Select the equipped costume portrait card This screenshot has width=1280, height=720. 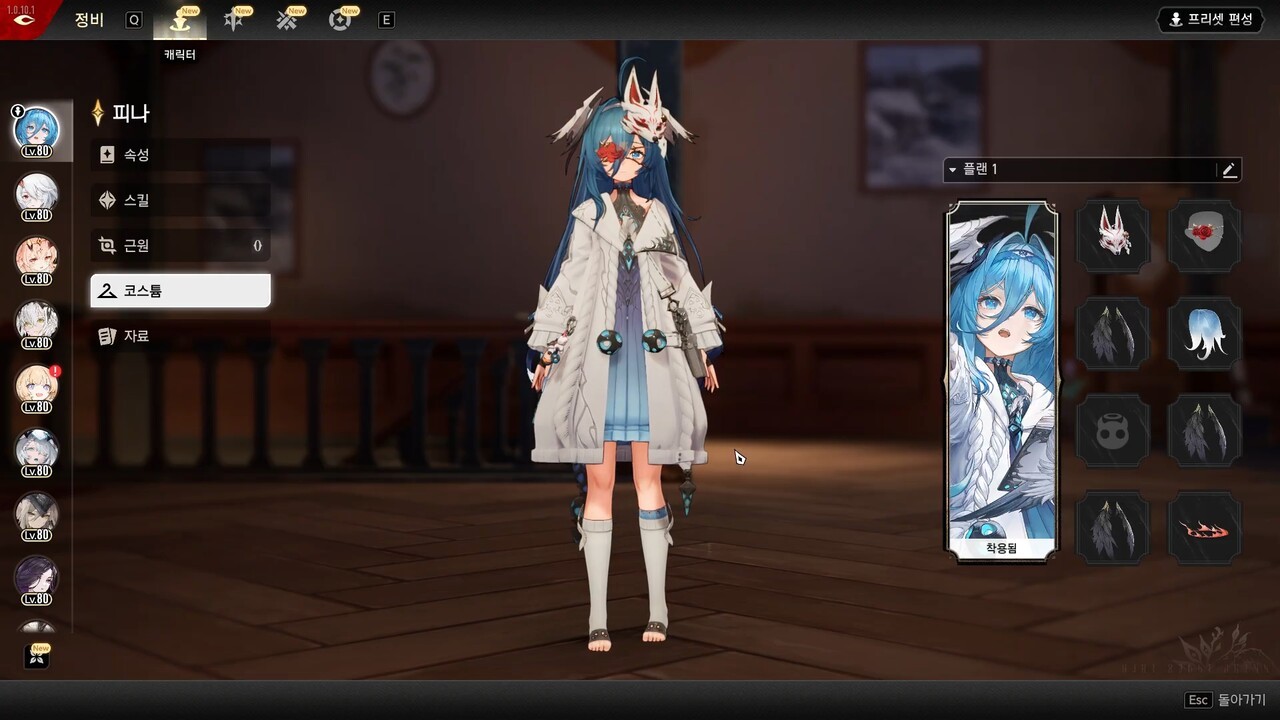(x=1002, y=380)
